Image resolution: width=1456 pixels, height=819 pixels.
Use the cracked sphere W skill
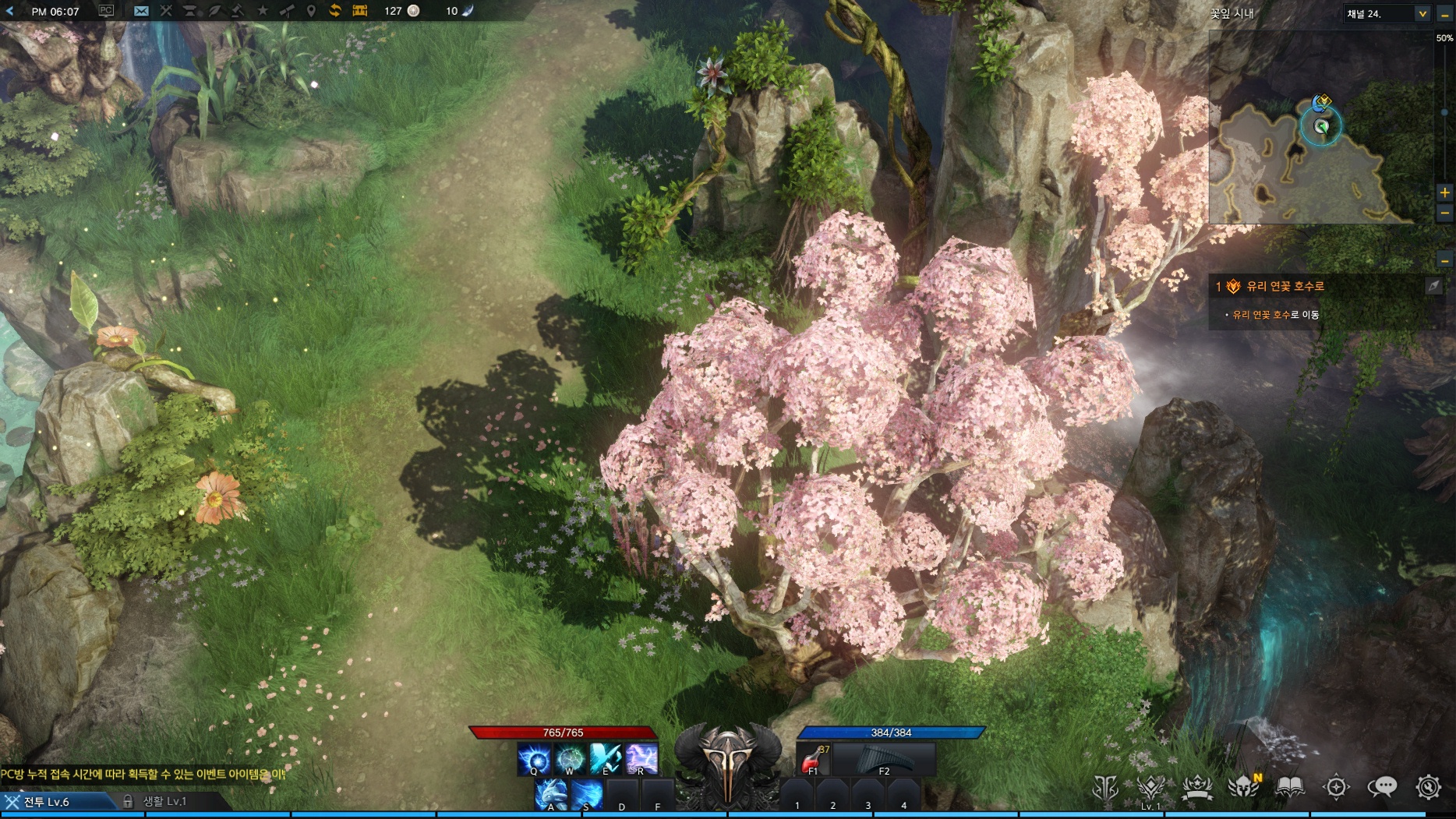click(x=570, y=758)
